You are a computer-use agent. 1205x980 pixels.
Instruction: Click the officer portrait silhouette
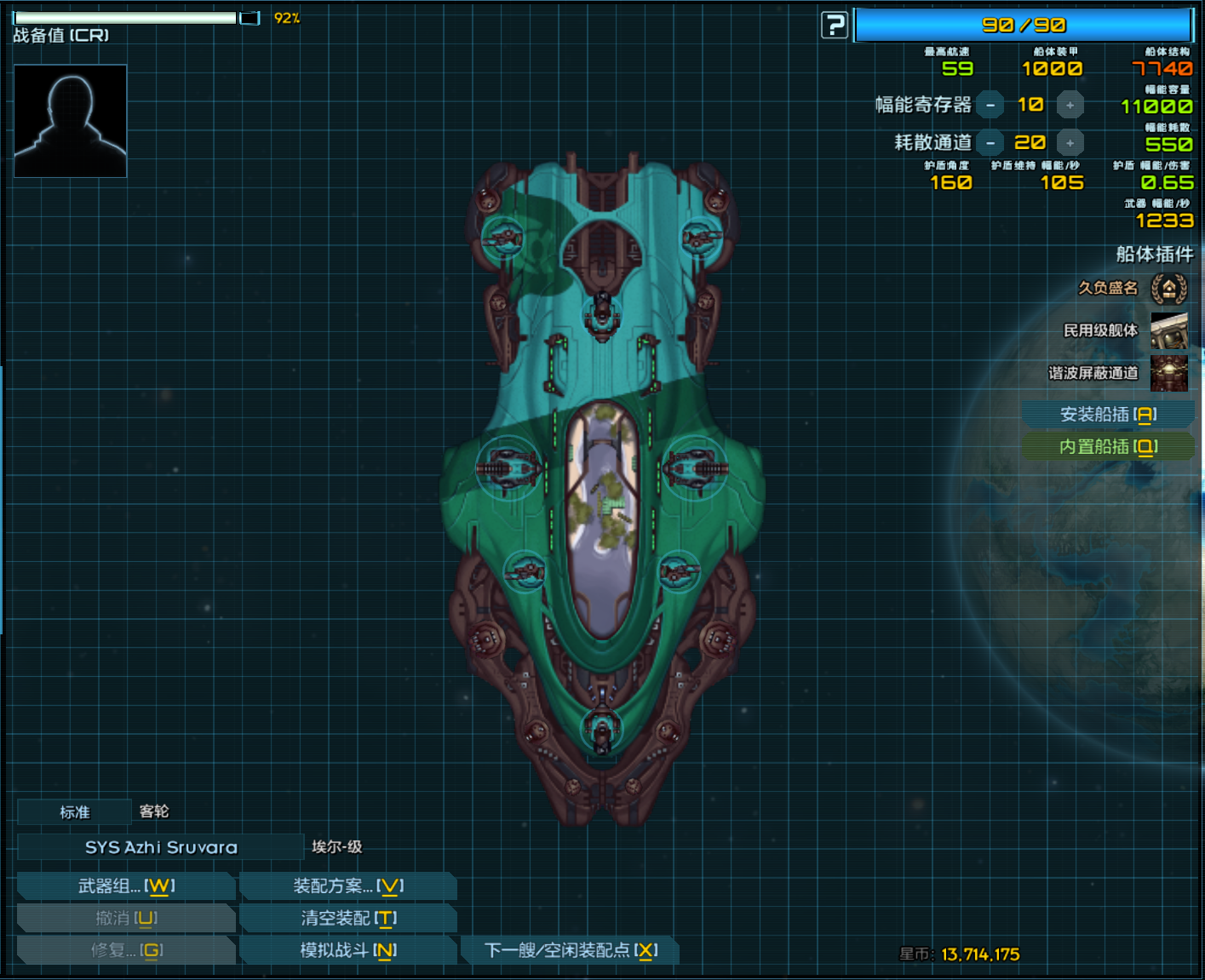click(x=71, y=121)
